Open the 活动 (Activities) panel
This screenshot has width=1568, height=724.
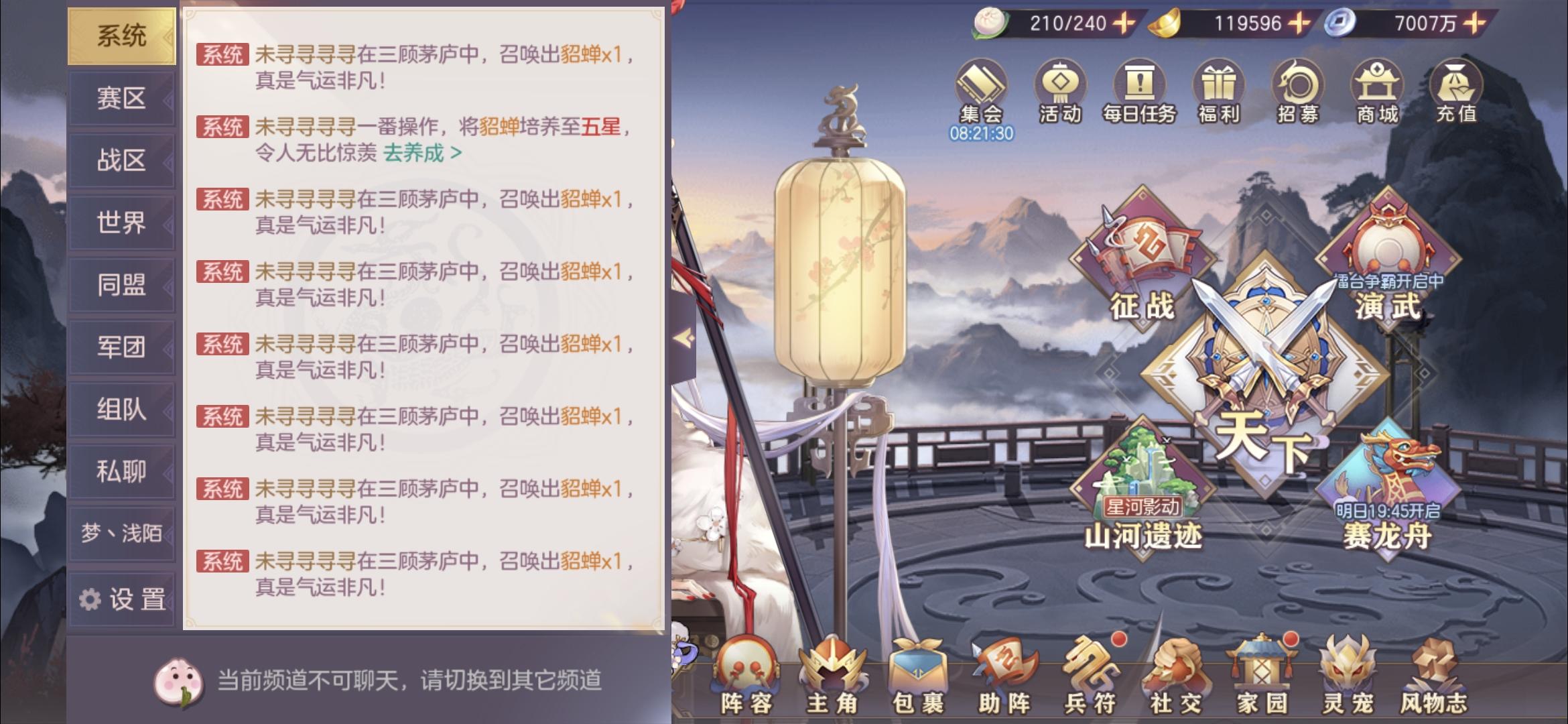pos(1057,87)
